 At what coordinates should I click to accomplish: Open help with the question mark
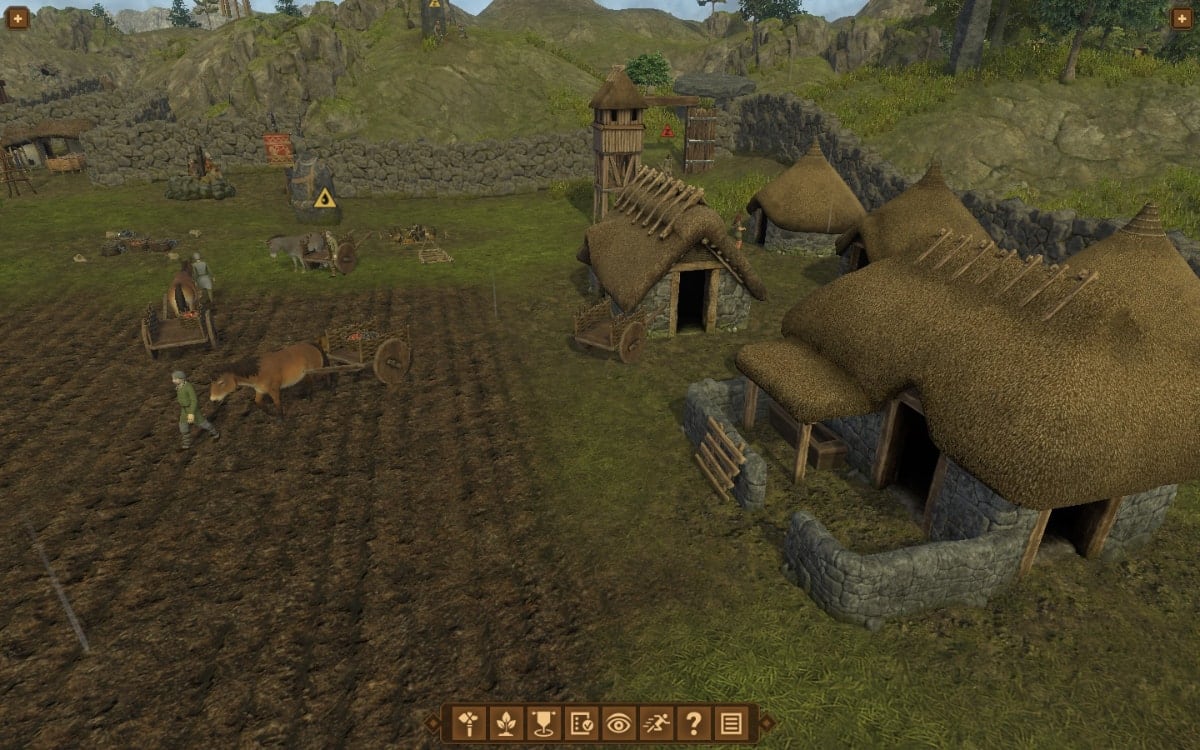click(x=693, y=722)
